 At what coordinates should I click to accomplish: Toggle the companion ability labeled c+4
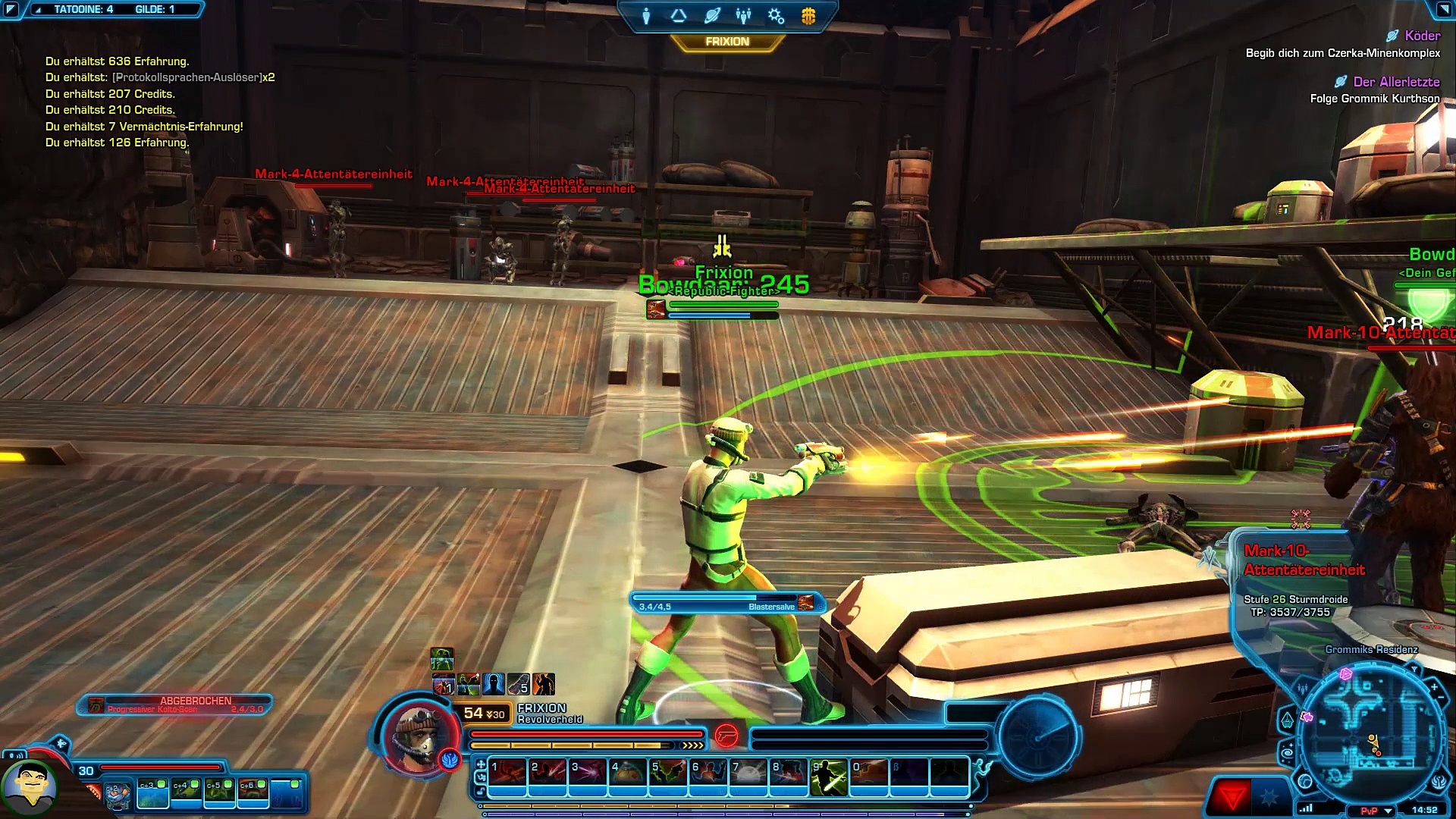(x=186, y=792)
